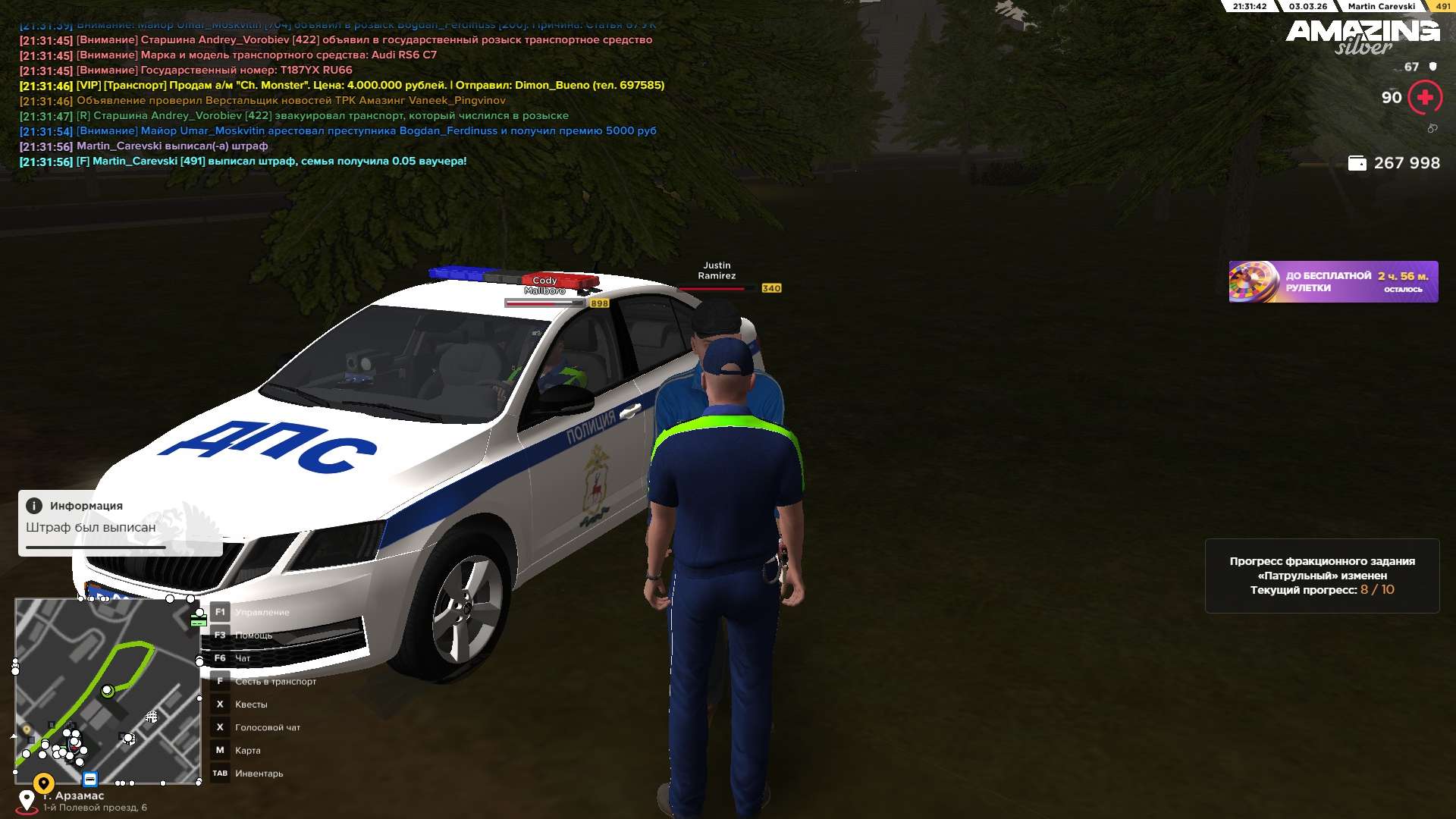Select the blue bus marker on the minimap
Viewport: 1456px width, 819px height.
tap(90, 779)
